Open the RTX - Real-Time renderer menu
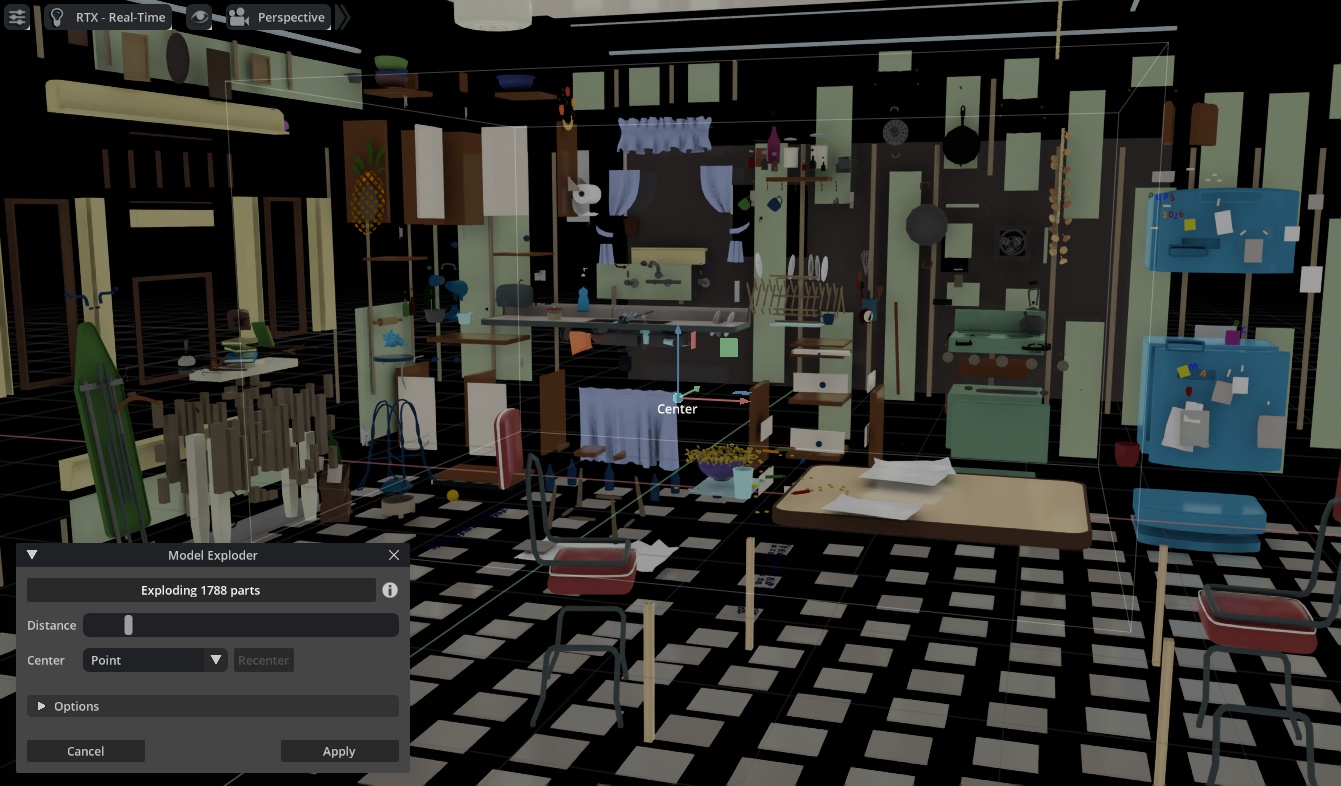This screenshot has height=786, width=1341. [108, 17]
